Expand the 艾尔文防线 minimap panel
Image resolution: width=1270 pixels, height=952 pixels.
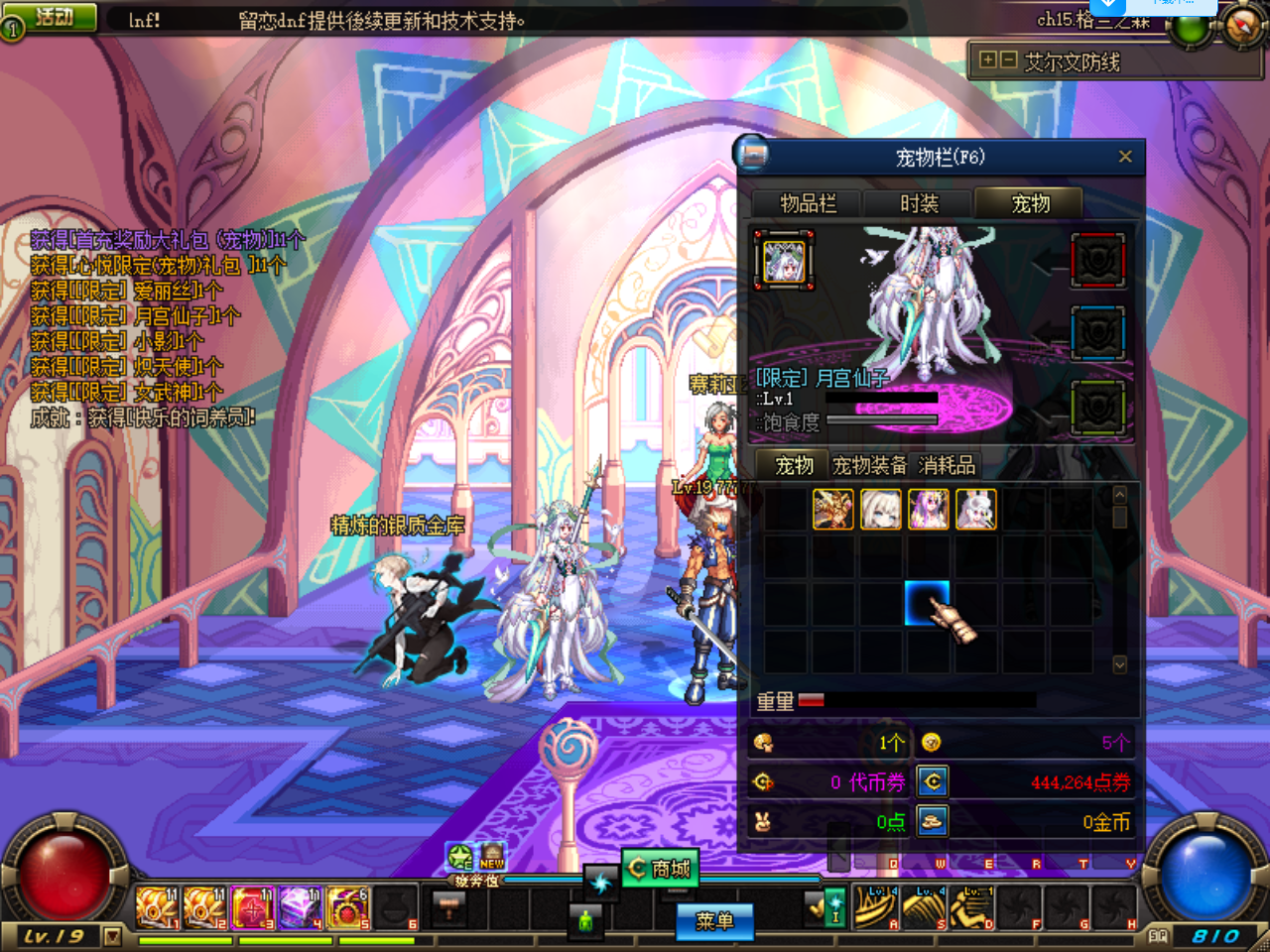987,60
